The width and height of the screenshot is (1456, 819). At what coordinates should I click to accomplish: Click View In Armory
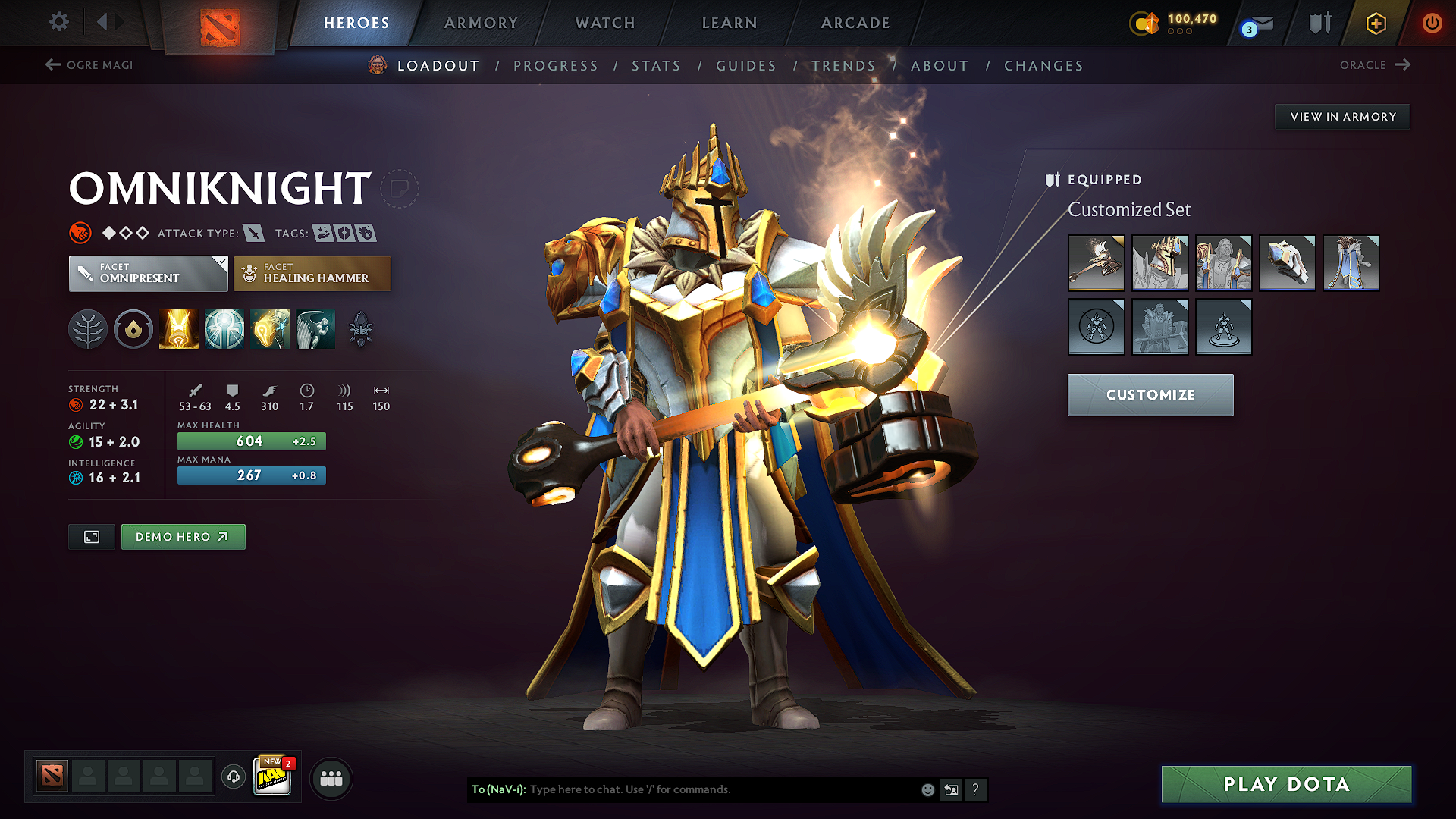1342,116
